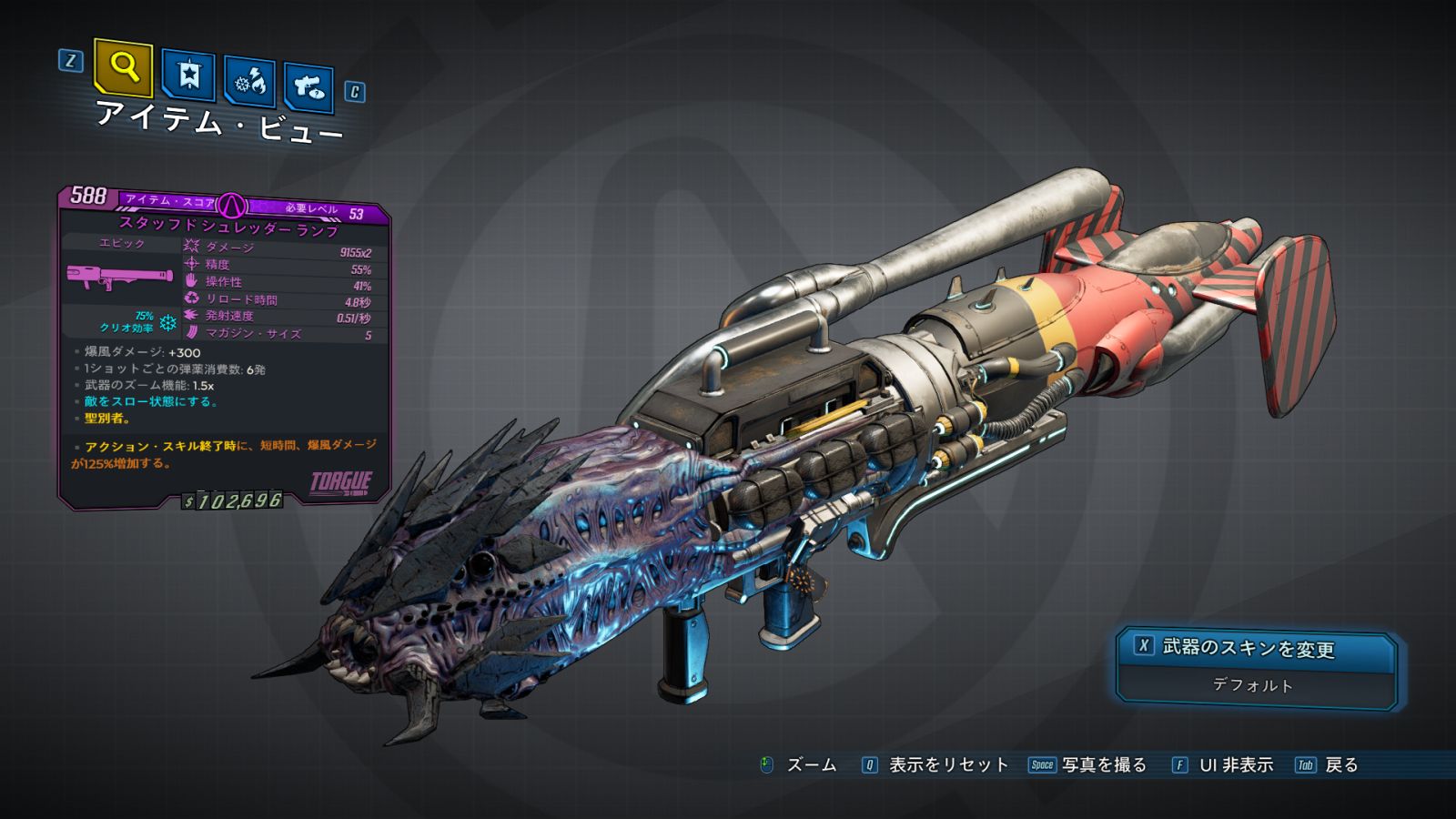Switch to the star banner tab
Screen dimensions: 1456x819
click(x=188, y=76)
